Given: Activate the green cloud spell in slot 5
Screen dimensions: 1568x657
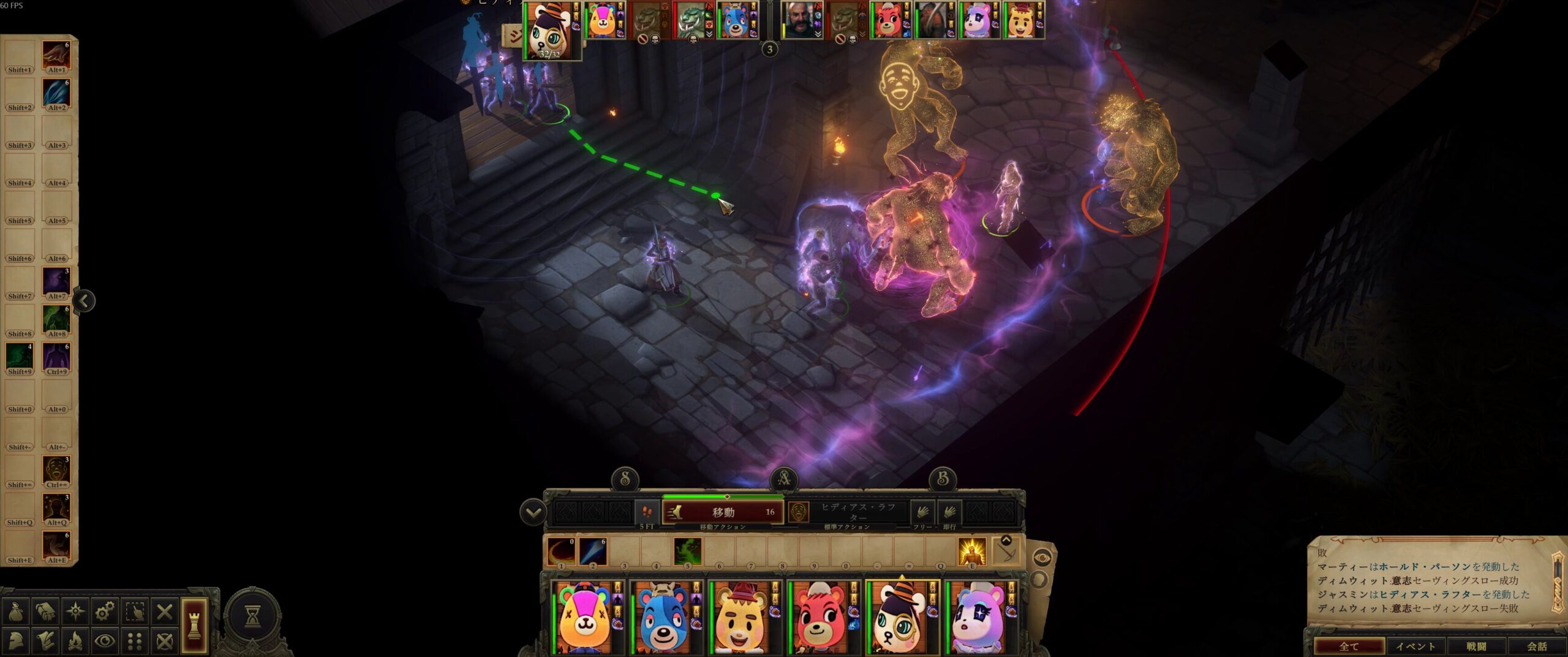Looking at the screenshot, I should tap(687, 551).
